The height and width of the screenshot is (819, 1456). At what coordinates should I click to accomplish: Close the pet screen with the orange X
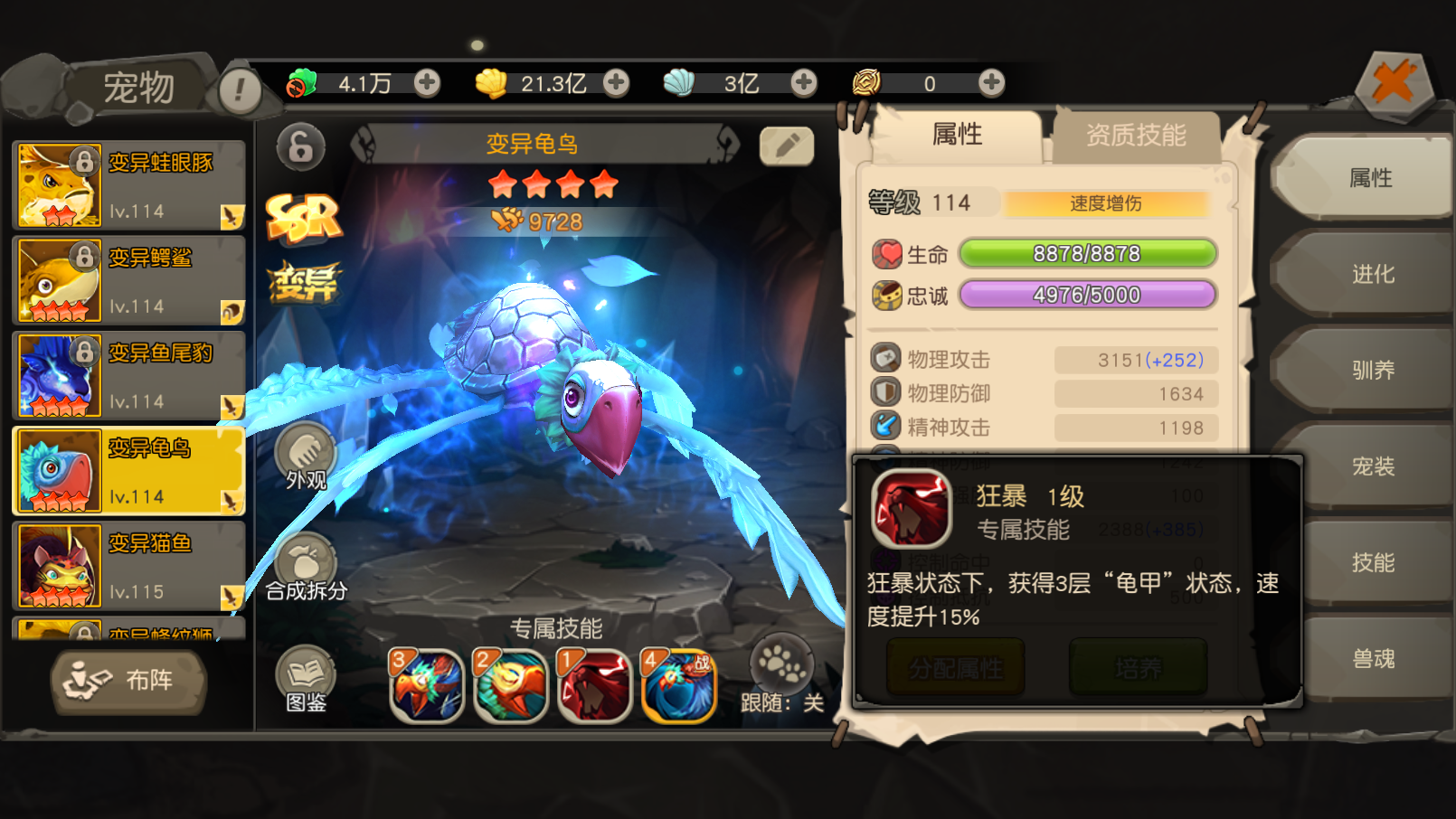[1394, 84]
